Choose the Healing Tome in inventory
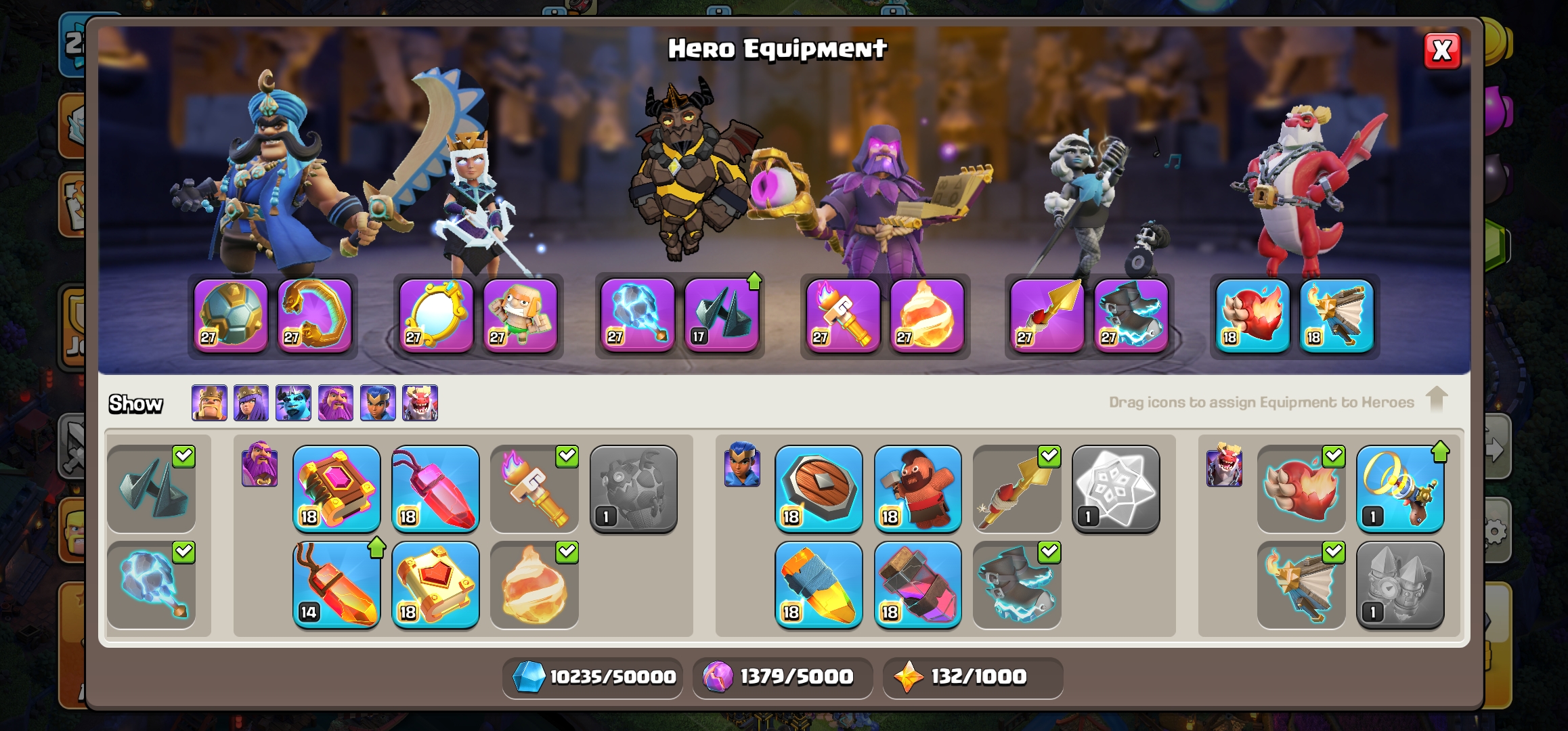 (435, 585)
